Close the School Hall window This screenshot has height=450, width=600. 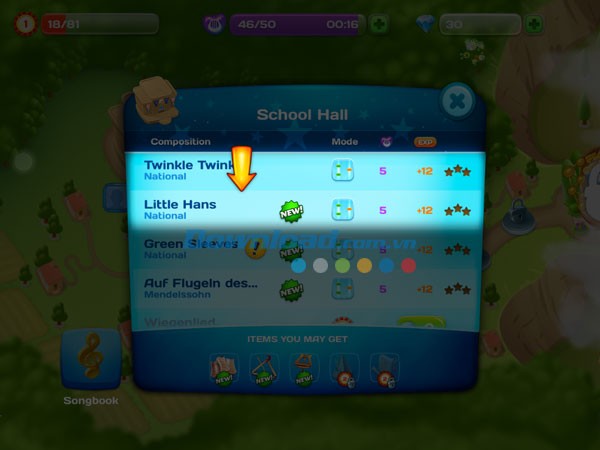456,100
